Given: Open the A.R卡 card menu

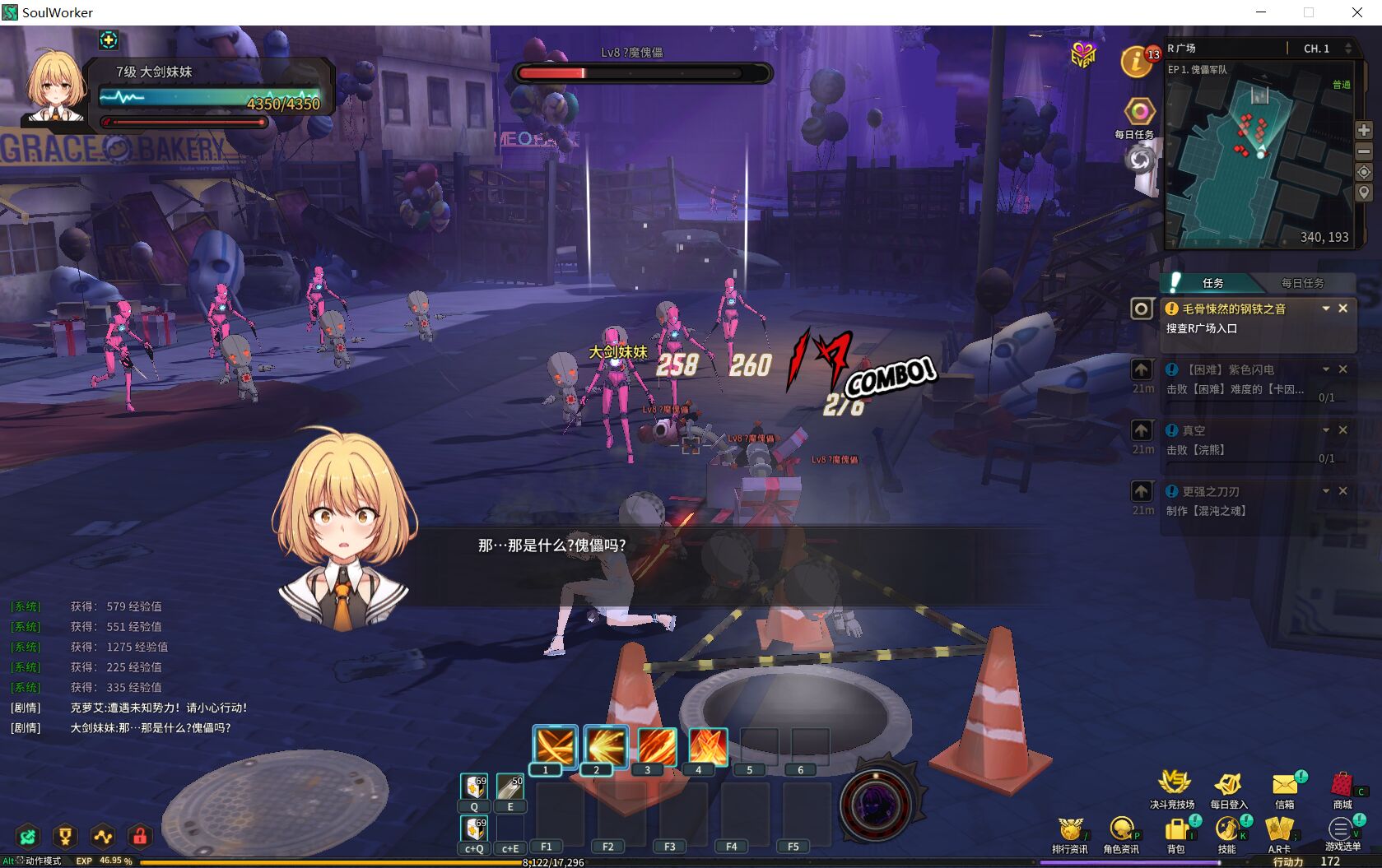Looking at the screenshot, I should (1279, 829).
